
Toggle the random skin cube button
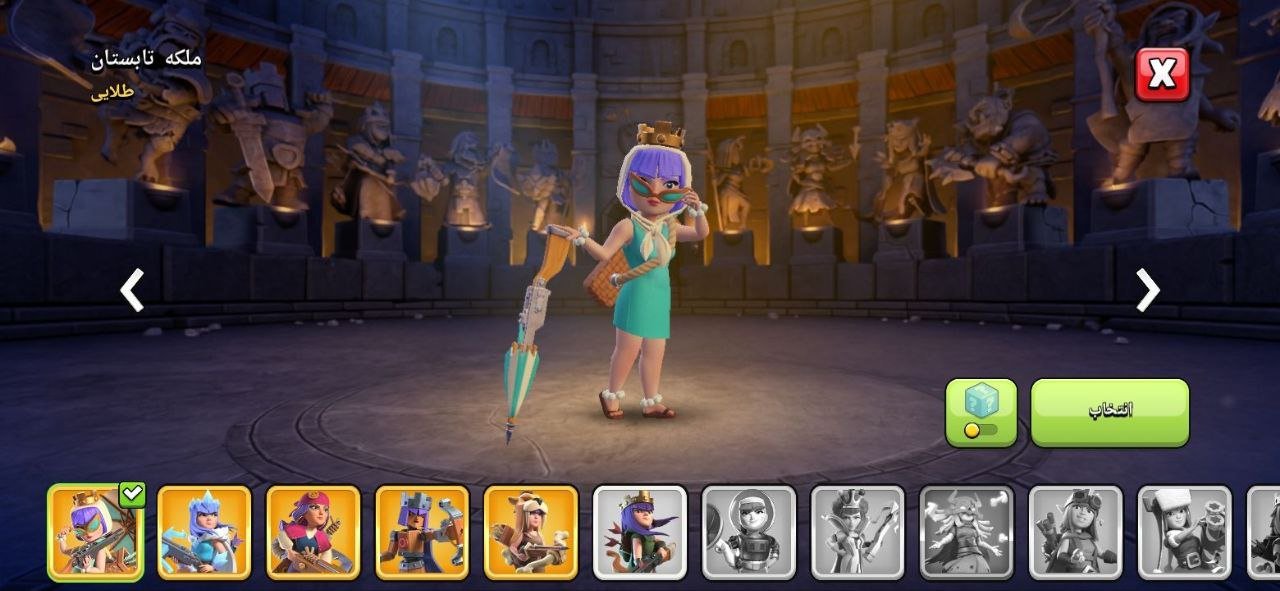(981, 412)
